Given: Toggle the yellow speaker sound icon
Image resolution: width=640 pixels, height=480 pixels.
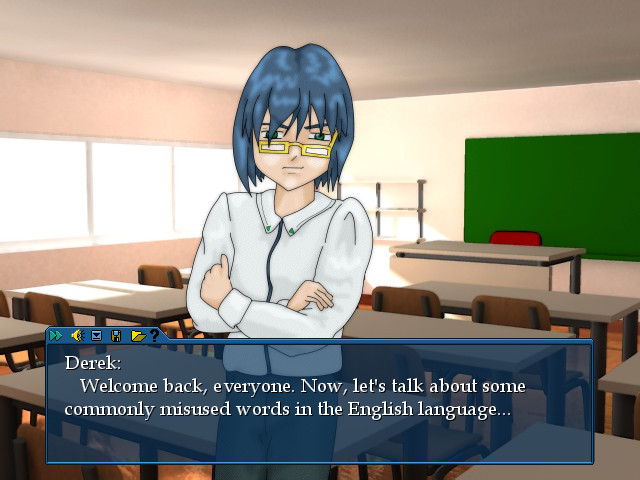Looking at the screenshot, I should (x=76, y=335).
